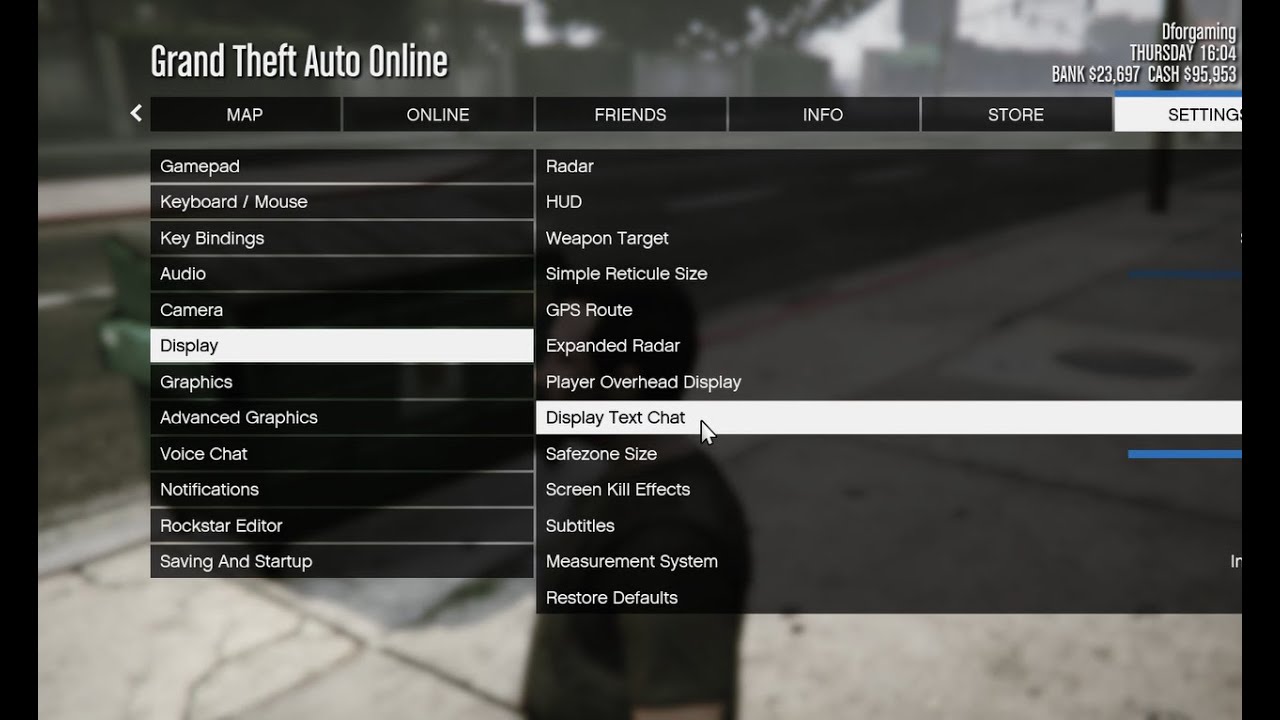1280x720 pixels.
Task: Open the STORE tab
Action: [x=1015, y=115]
